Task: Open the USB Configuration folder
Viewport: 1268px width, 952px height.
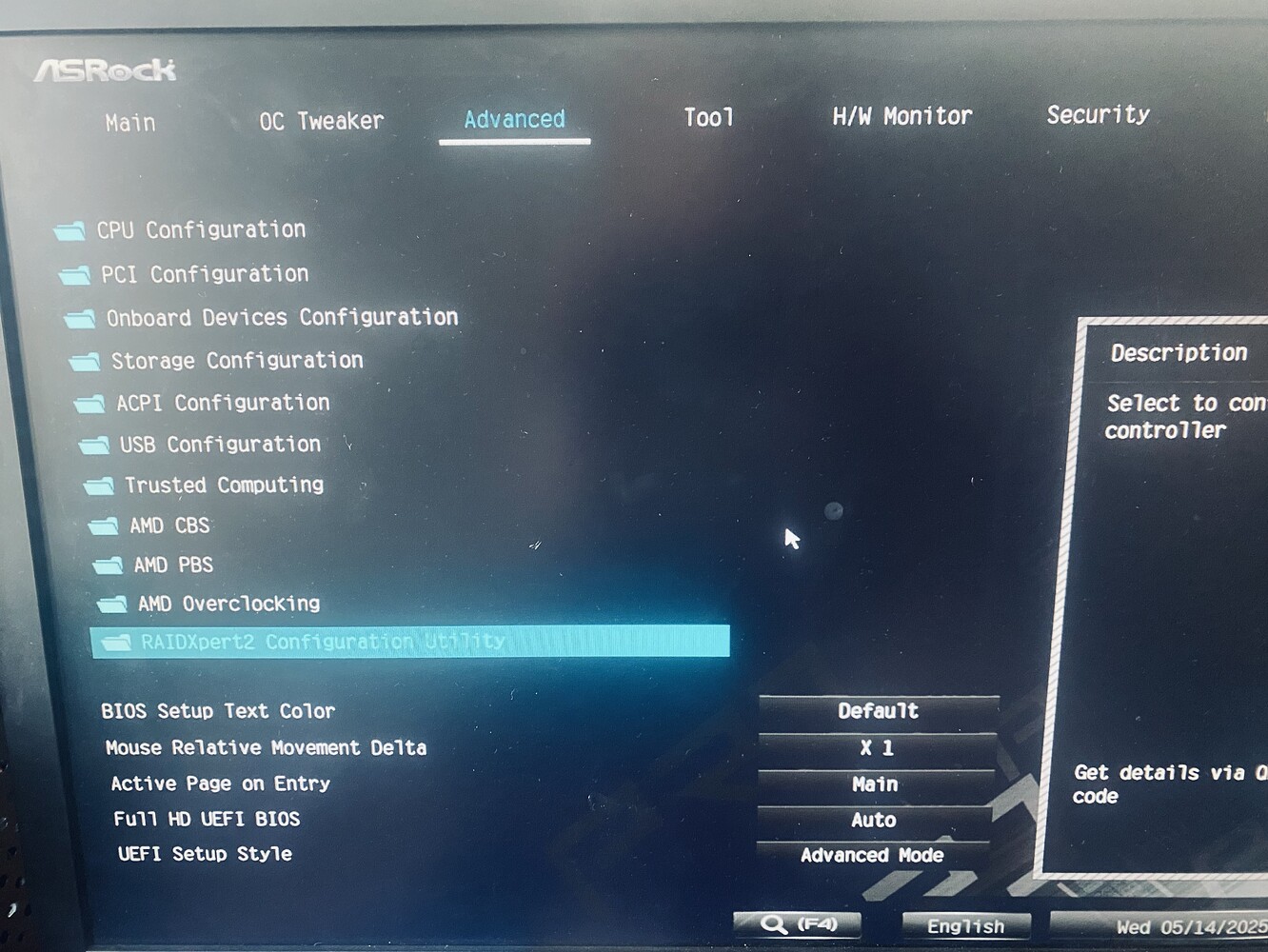Action: coord(219,445)
